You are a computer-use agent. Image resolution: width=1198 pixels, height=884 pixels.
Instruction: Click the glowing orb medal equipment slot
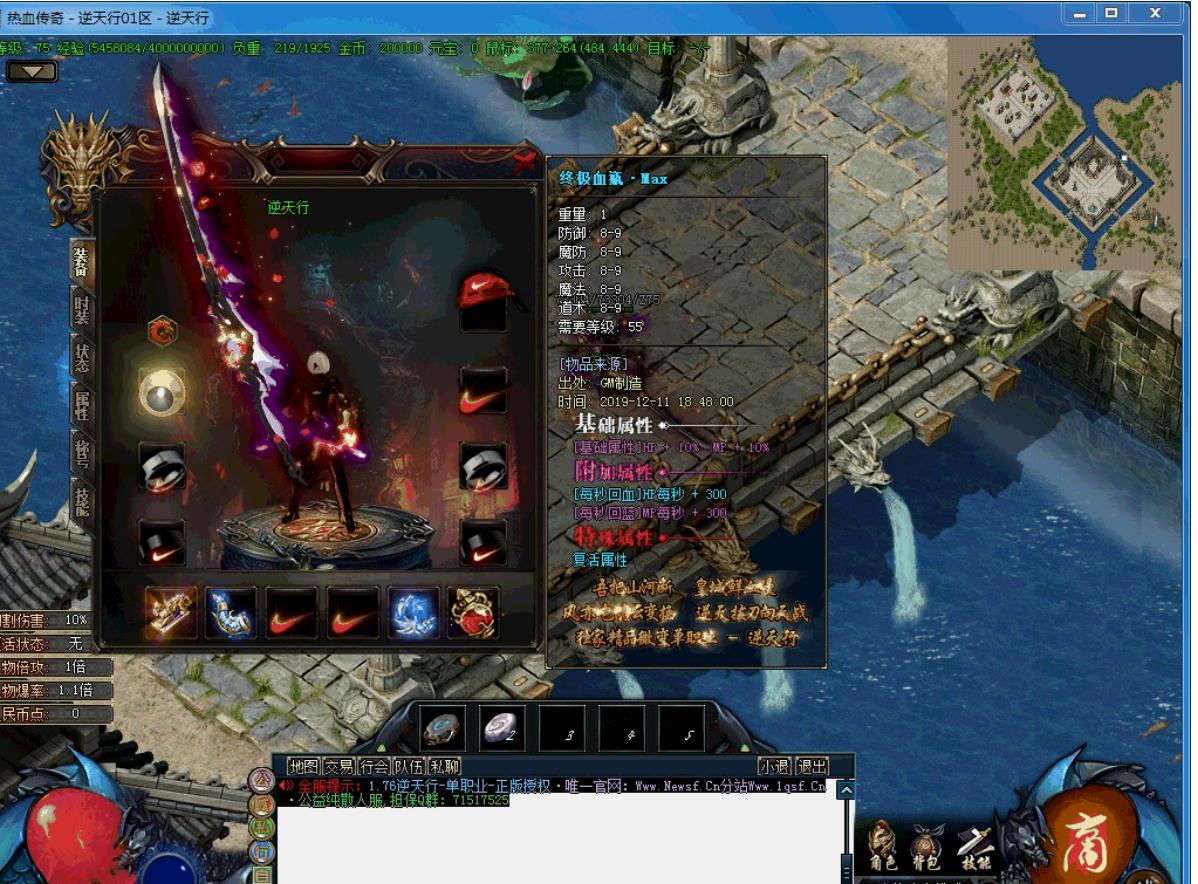pos(161,390)
